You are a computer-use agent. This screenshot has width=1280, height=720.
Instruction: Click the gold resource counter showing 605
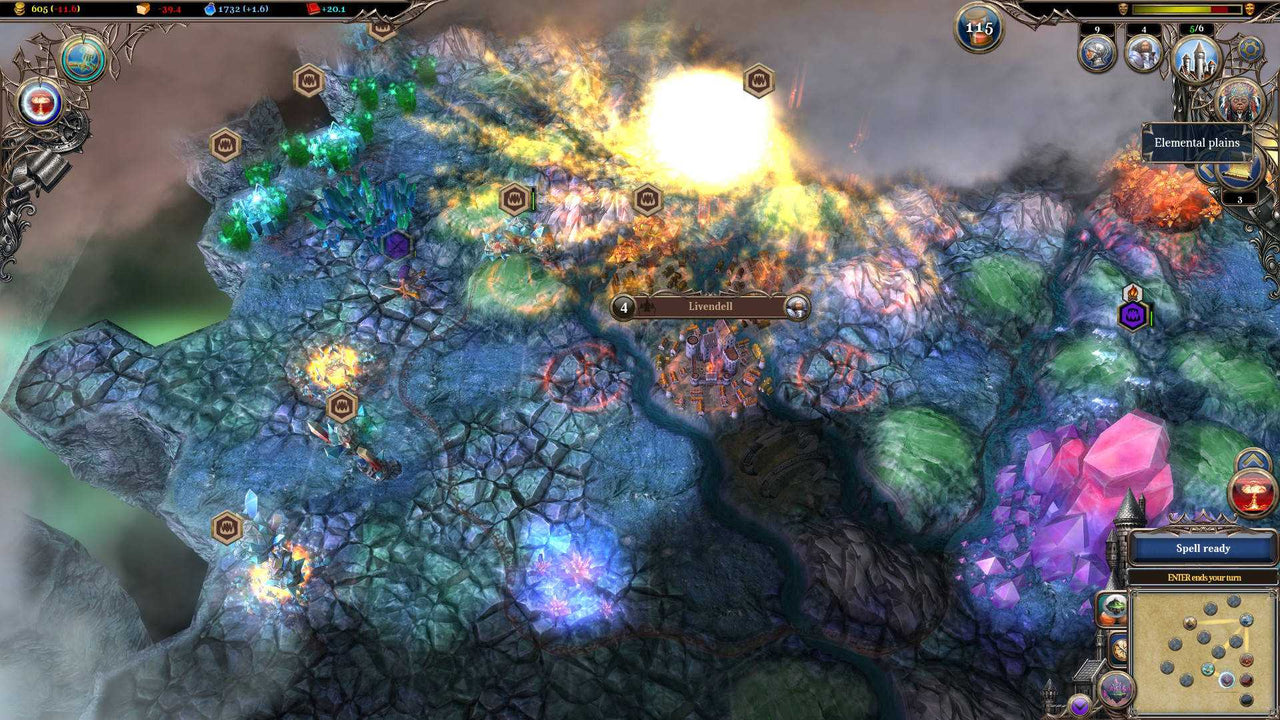click(40, 9)
